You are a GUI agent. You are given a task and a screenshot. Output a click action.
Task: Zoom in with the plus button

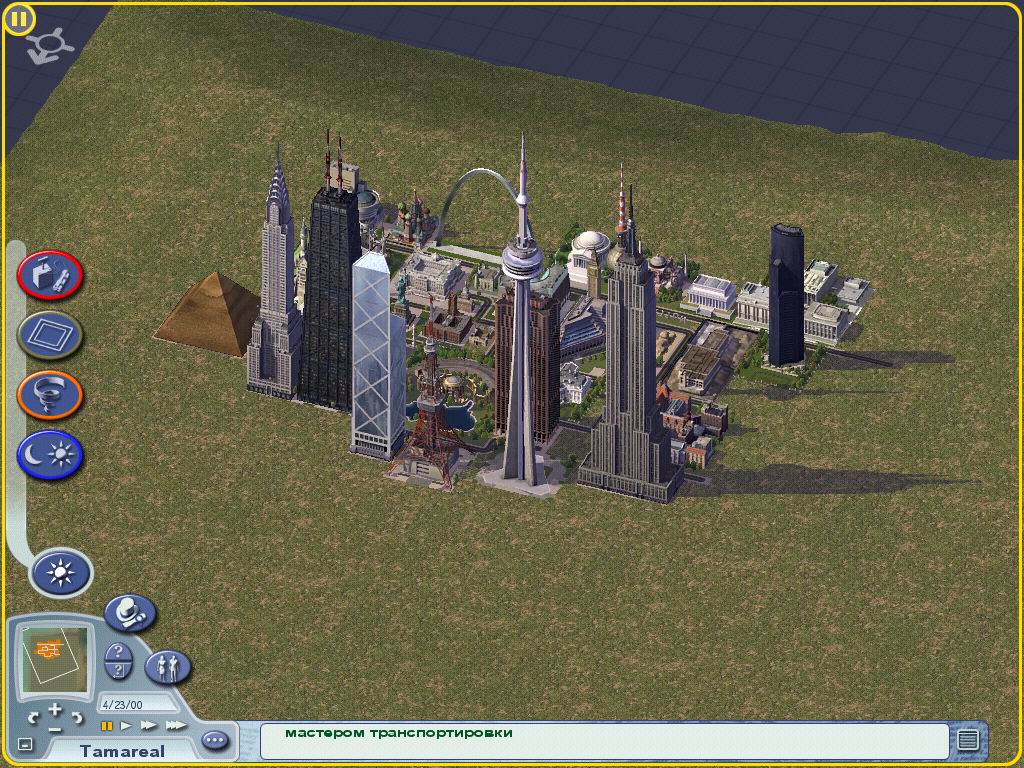point(55,709)
